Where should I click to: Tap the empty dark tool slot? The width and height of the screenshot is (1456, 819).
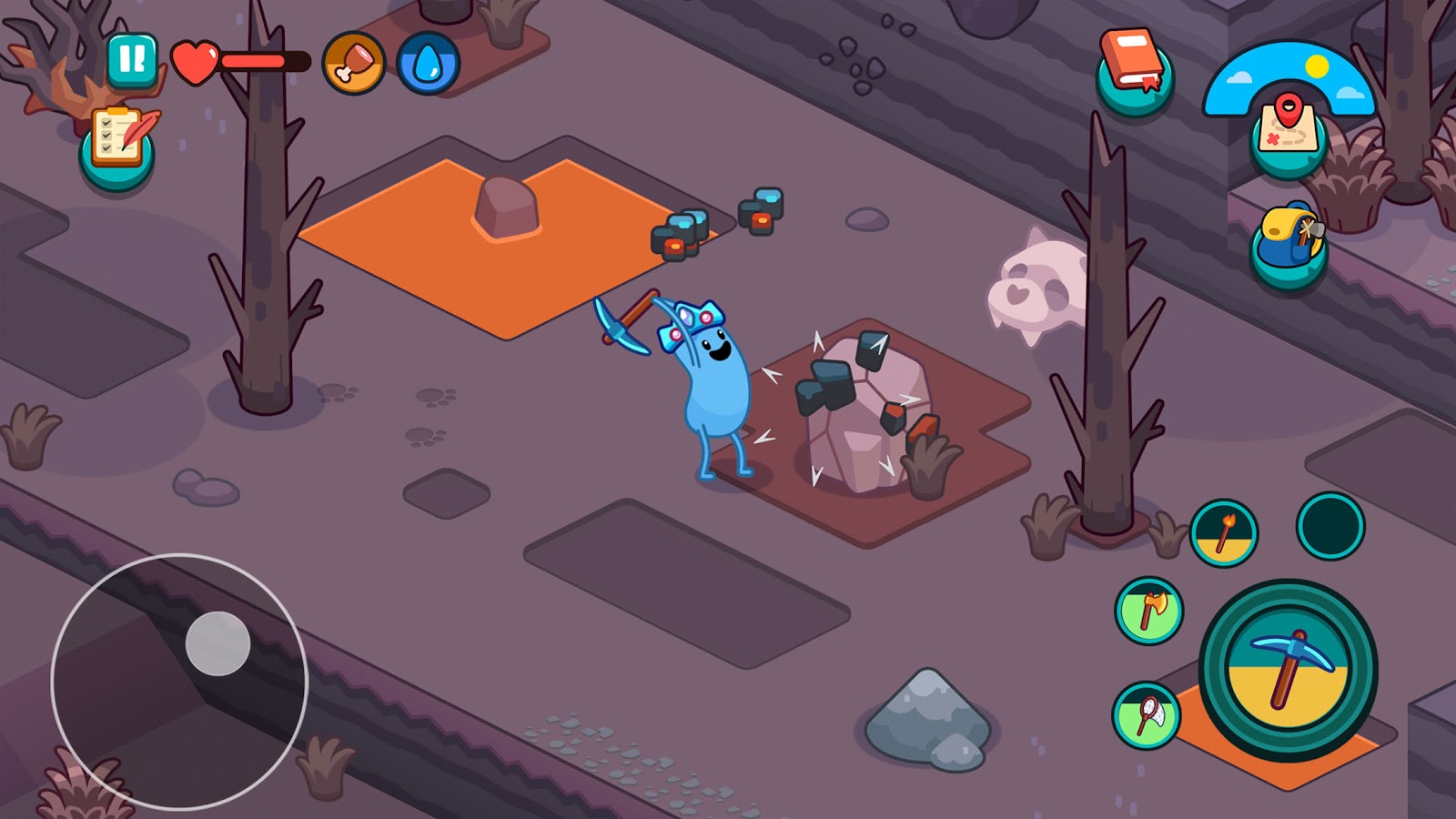point(1330,525)
